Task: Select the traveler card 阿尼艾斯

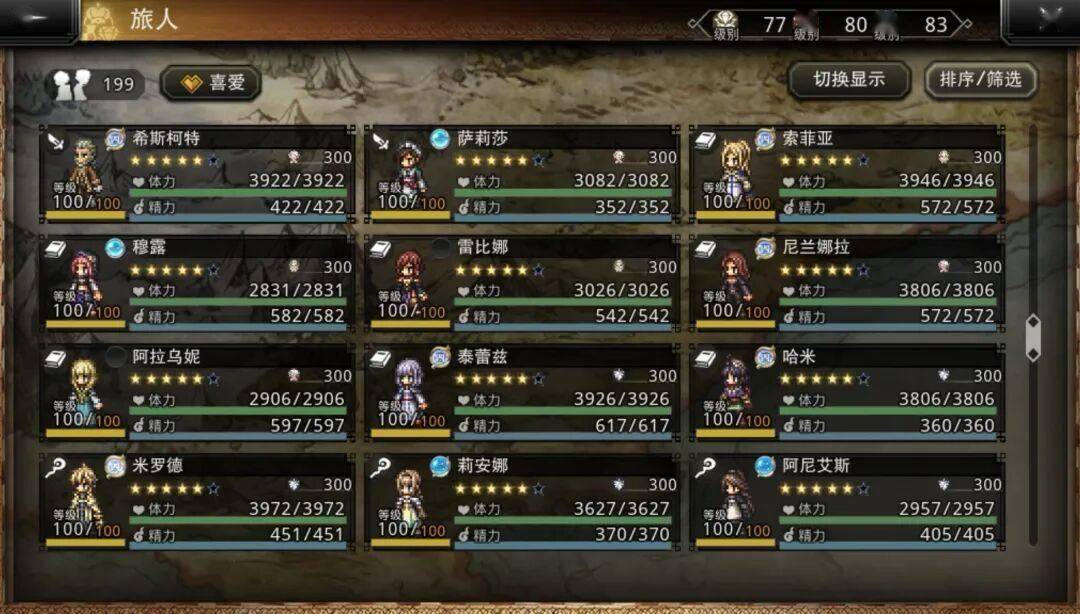Action: point(848,500)
